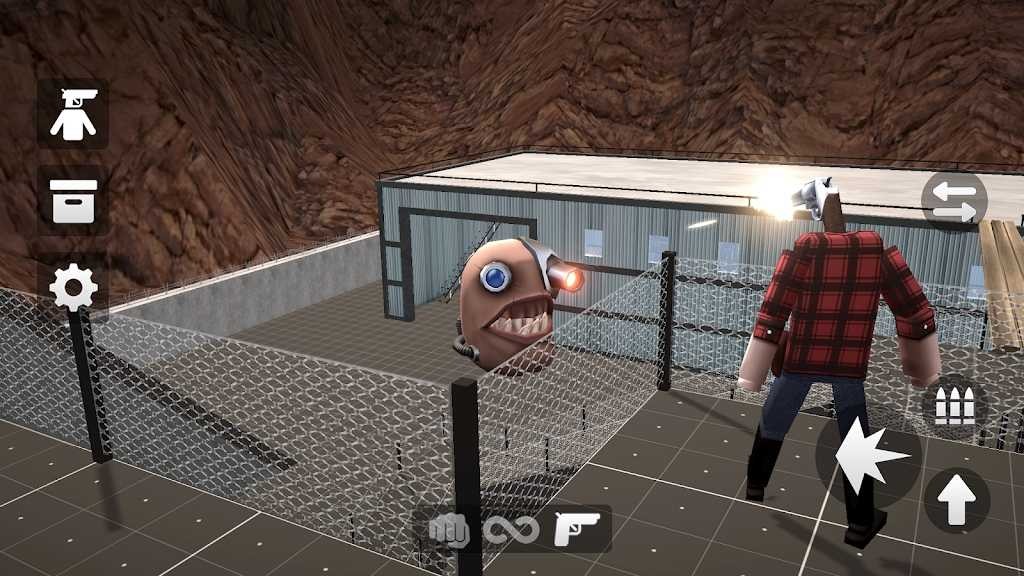Open the storage box inventory
1024x576 pixels.
73,201
